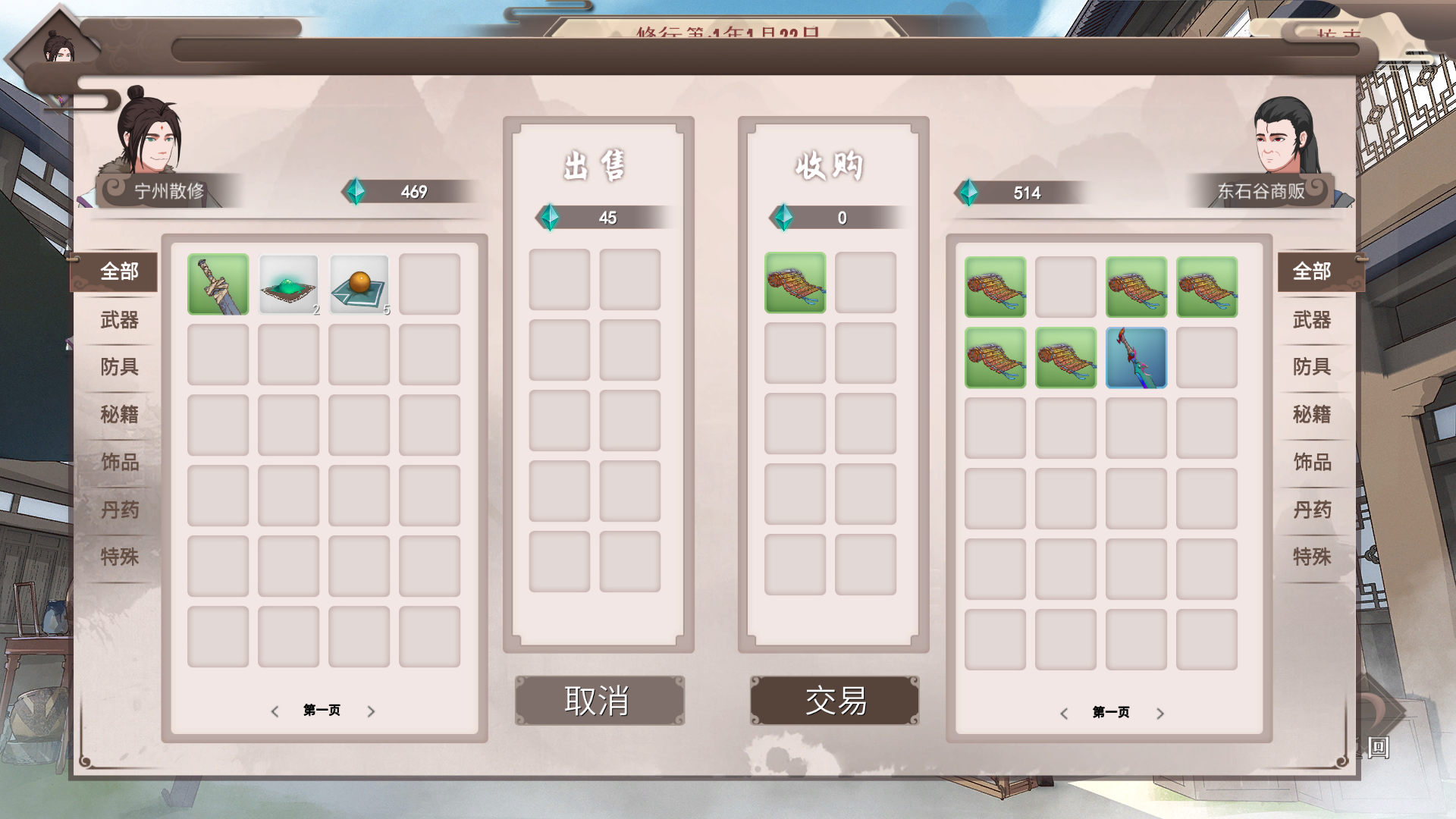
Task: Select the 防具 filter on the left sidebar
Action: click(118, 368)
